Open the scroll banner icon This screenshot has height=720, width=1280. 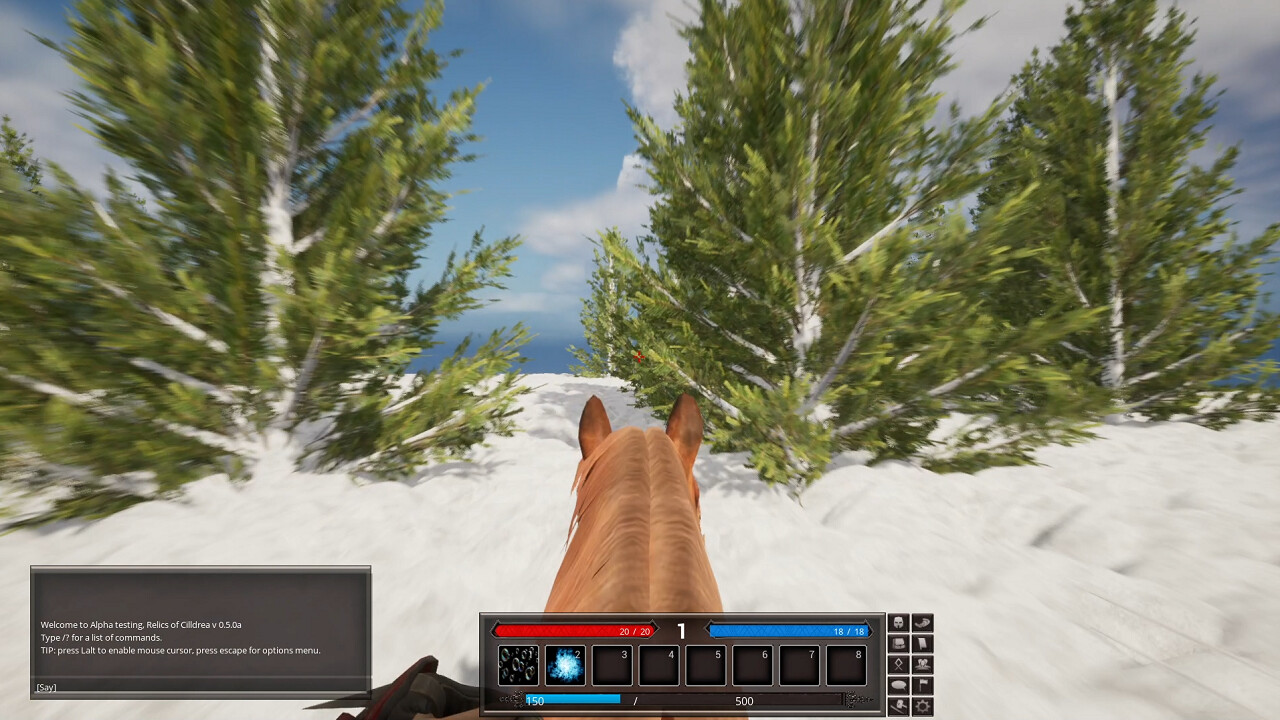(x=923, y=643)
